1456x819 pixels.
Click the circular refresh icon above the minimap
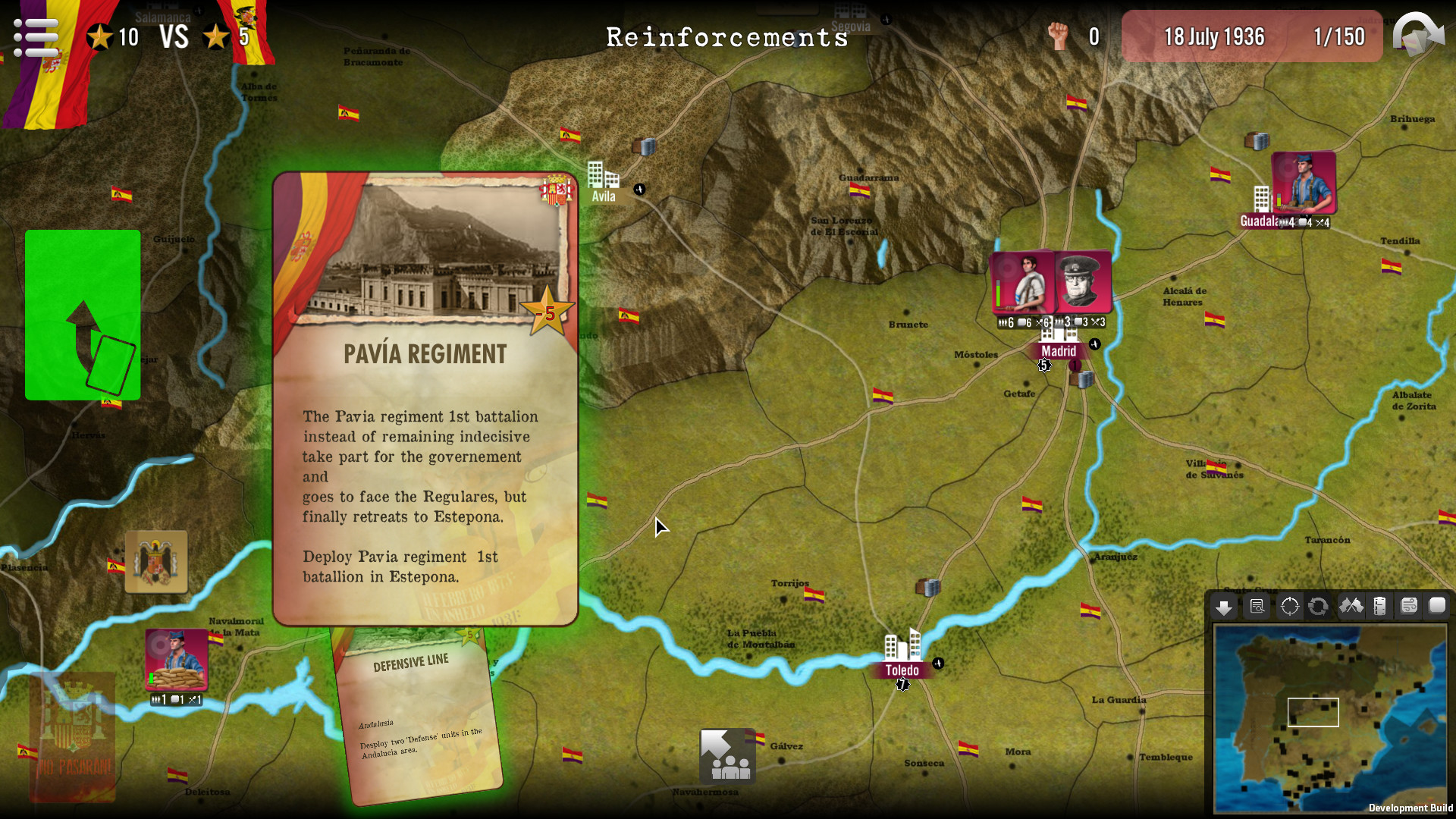[x=1319, y=607]
